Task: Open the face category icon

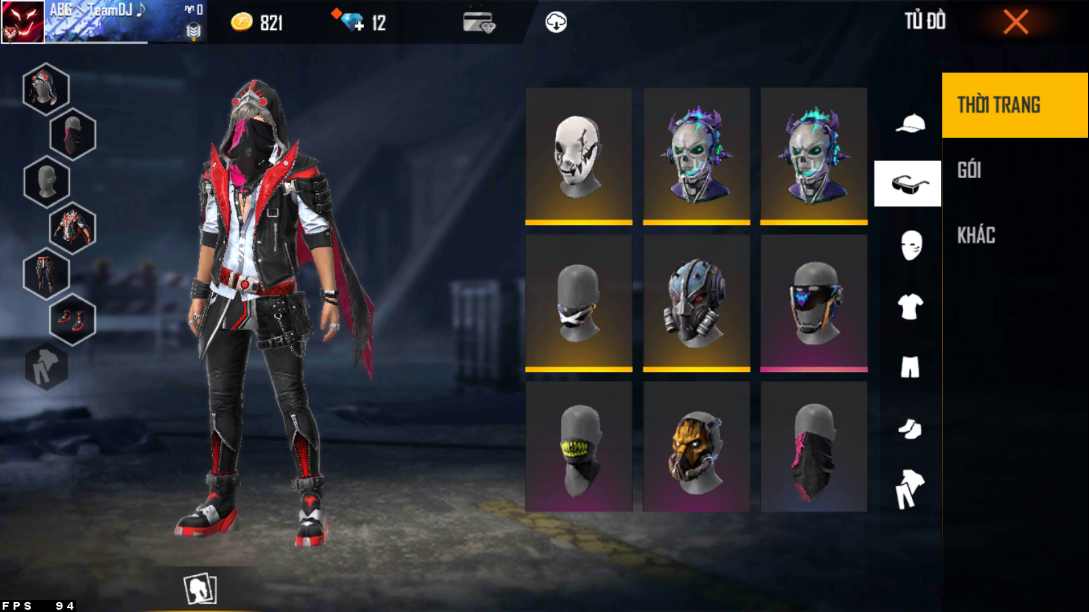Action: pyautogui.click(x=910, y=245)
